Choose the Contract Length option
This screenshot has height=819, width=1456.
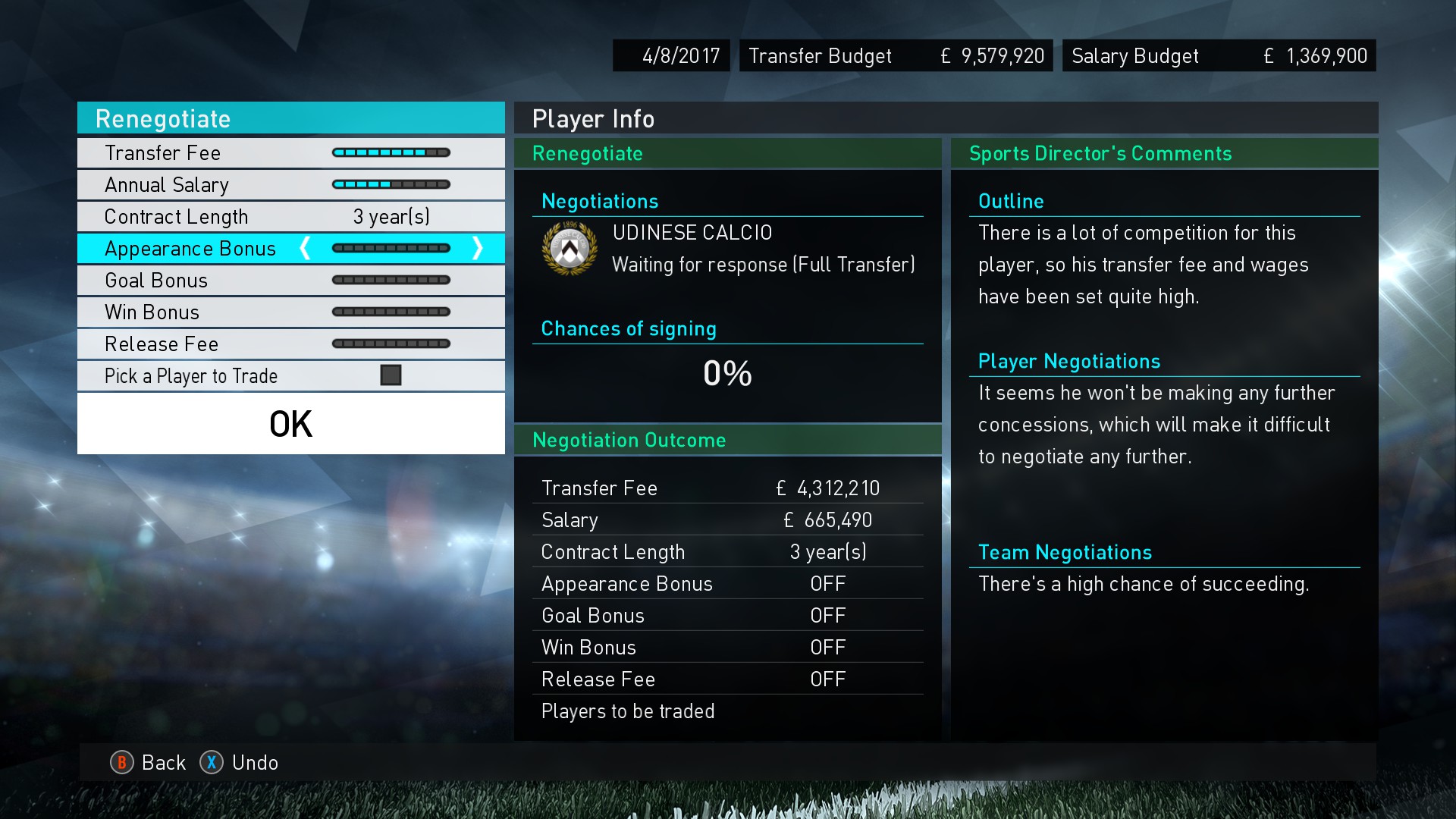[290, 217]
